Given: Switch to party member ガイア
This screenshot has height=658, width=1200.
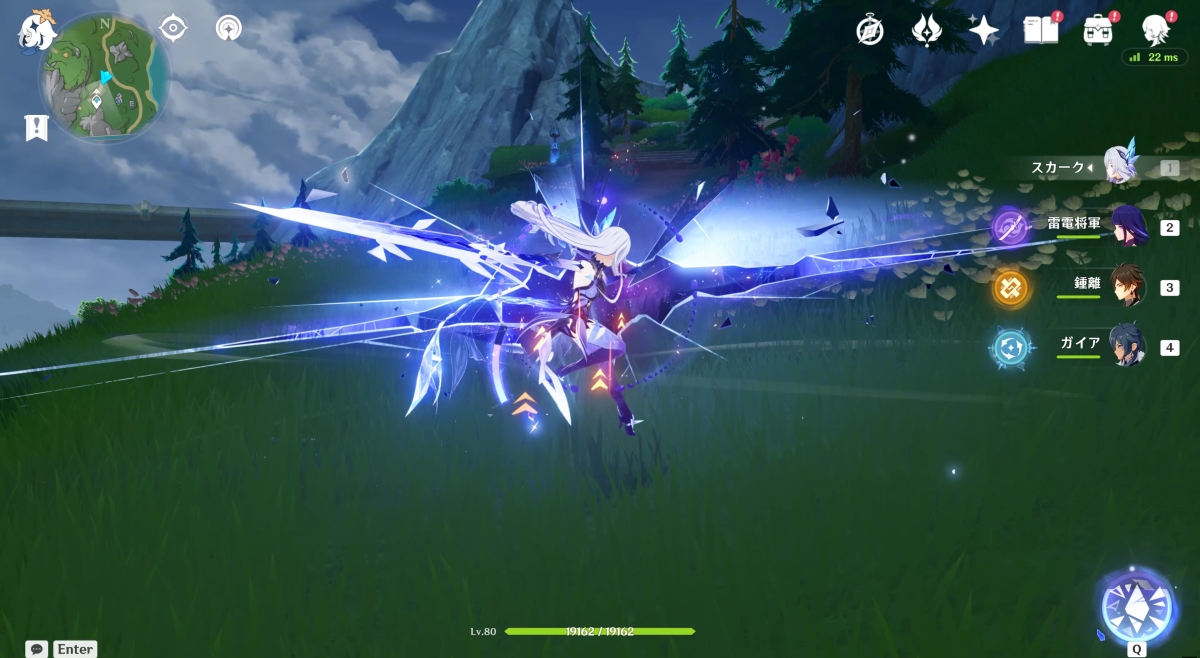Looking at the screenshot, I should tap(1127, 347).
